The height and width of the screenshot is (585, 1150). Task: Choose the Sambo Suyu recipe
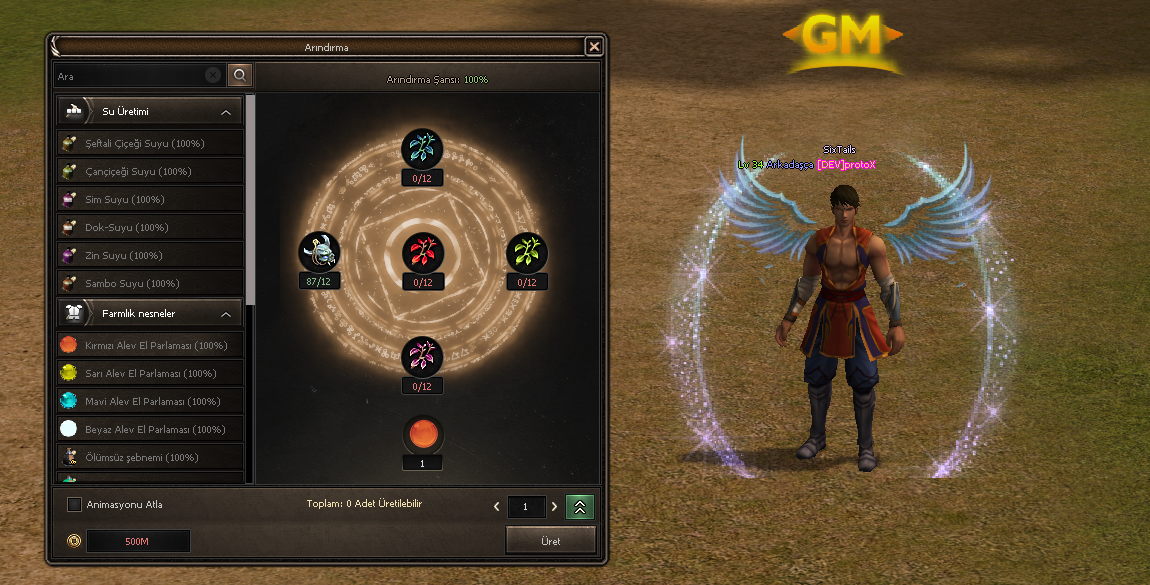click(150, 284)
